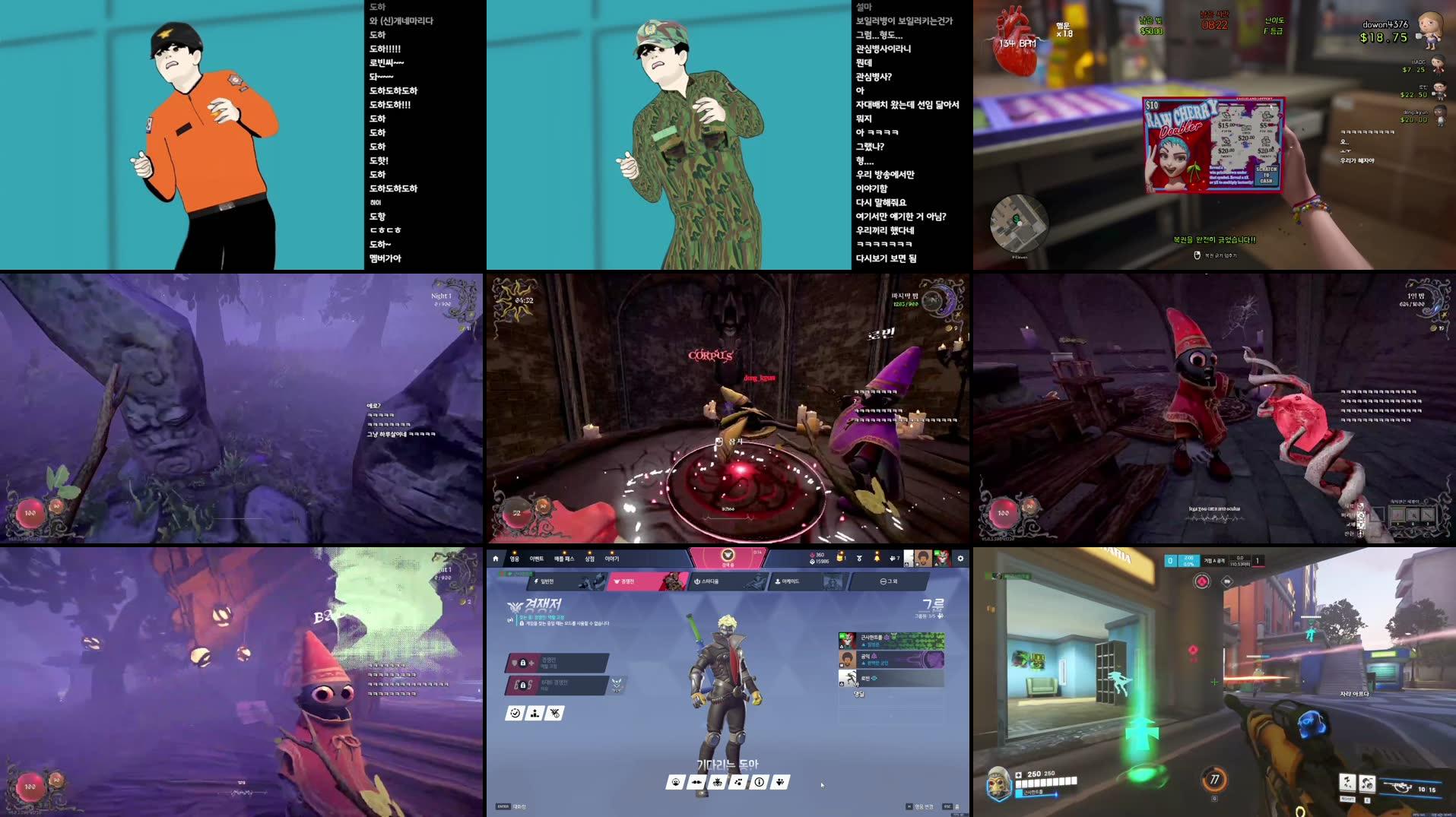Switch to the 아케이드 tab

[x=787, y=581]
